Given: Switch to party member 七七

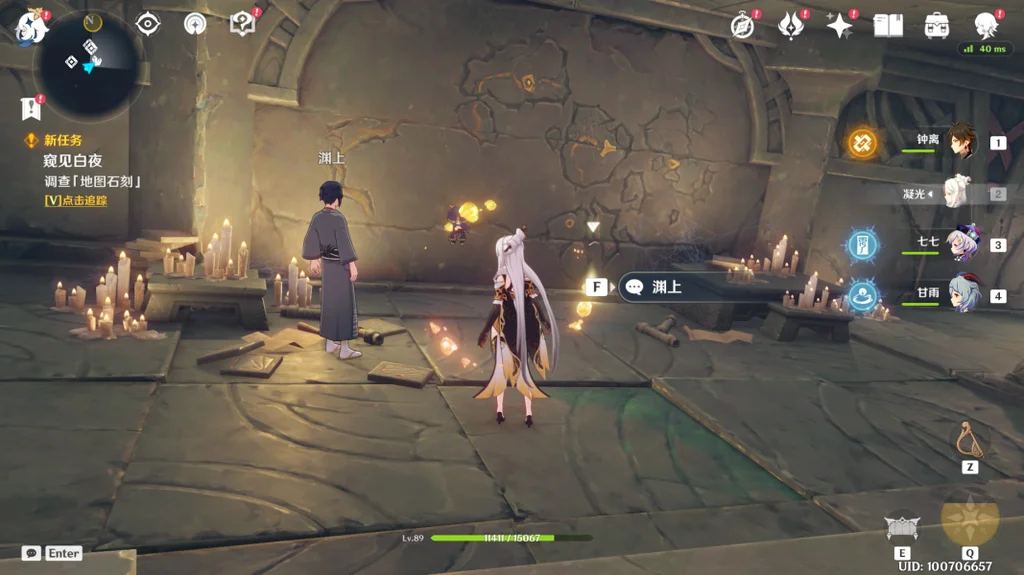Looking at the screenshot, I should click(x=960, y=244).
